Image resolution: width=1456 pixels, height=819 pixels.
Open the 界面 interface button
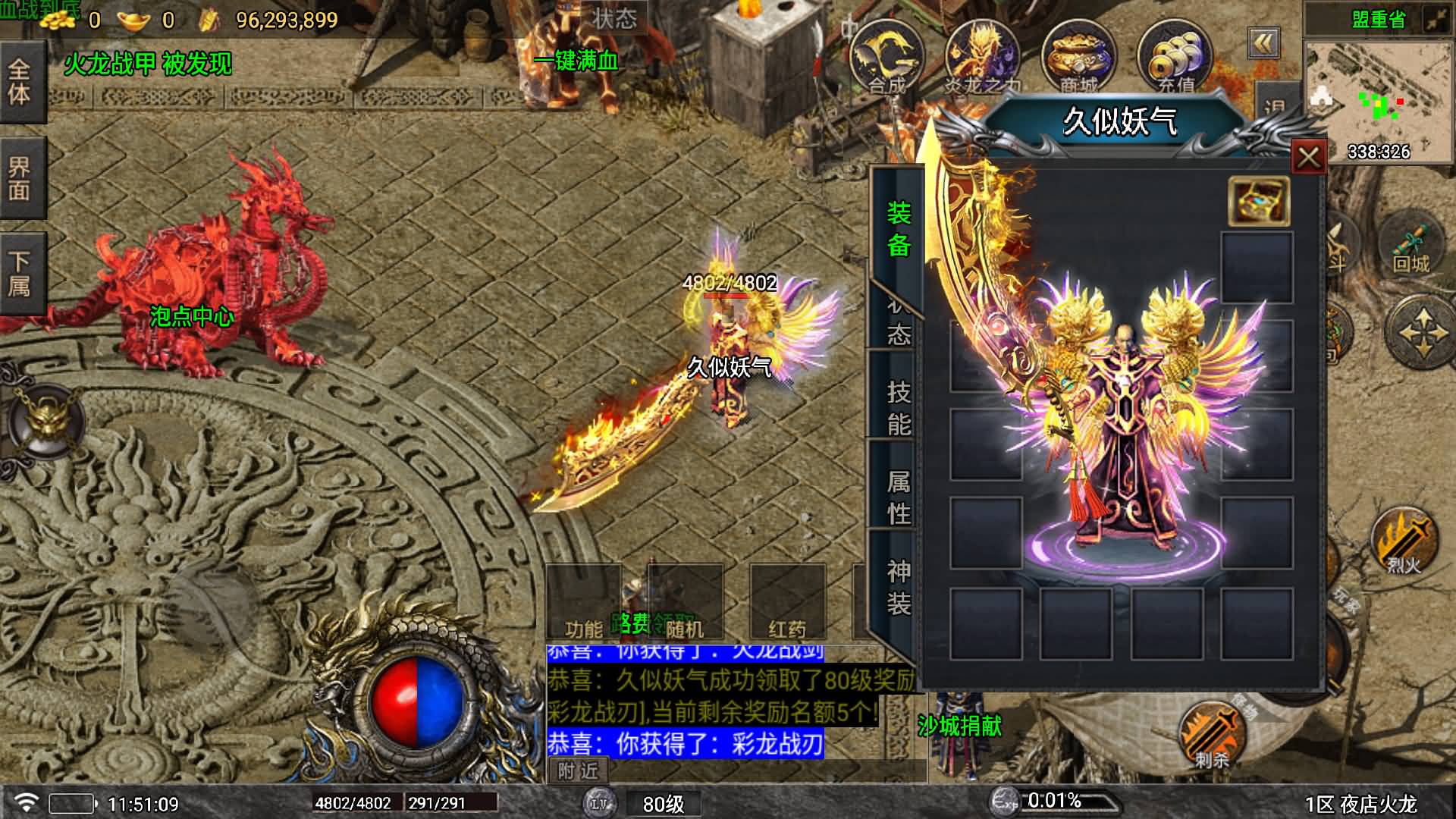(x=20, y=178)
